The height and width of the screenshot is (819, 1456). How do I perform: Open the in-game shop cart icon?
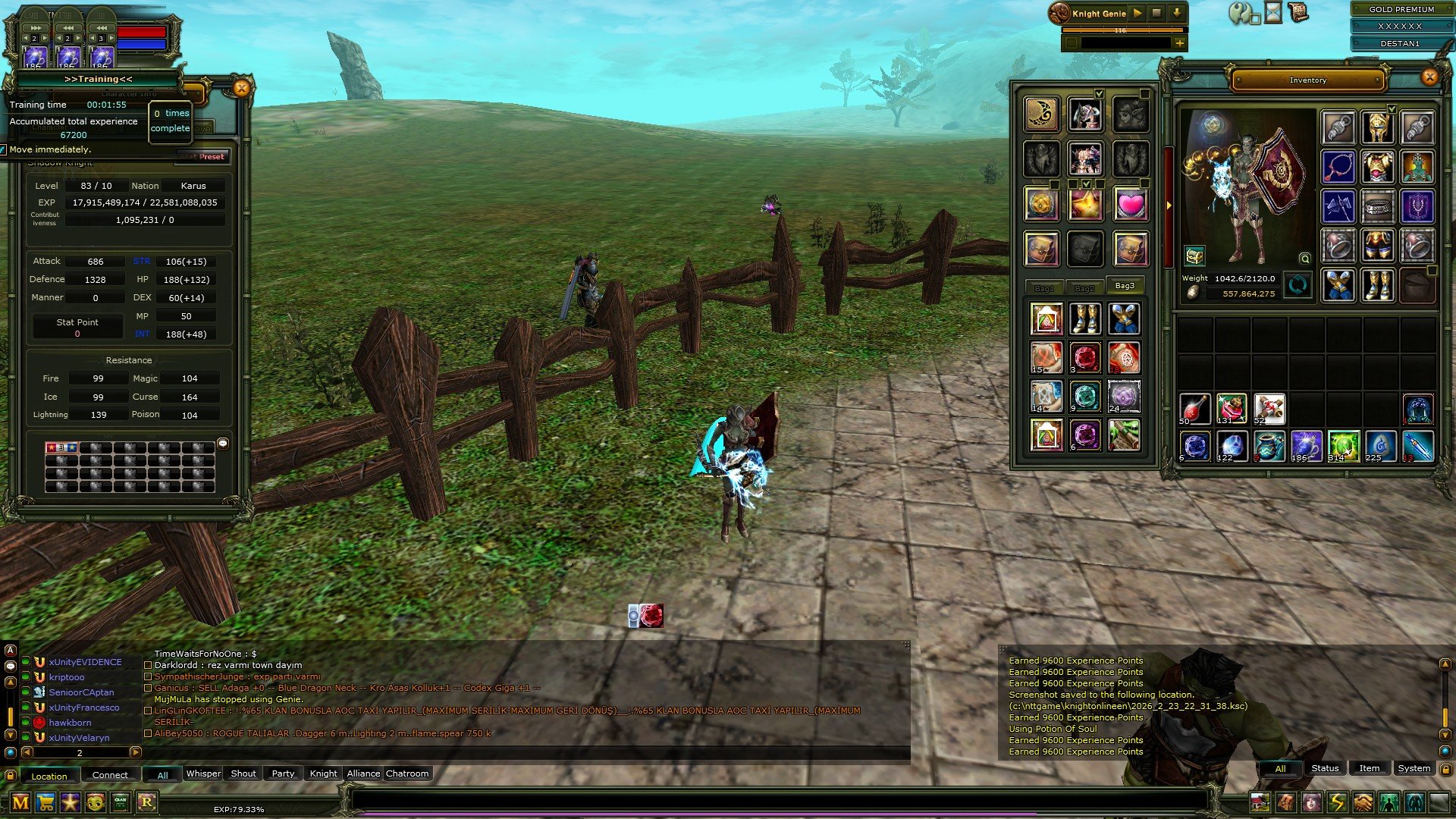[x=46, y=802]
